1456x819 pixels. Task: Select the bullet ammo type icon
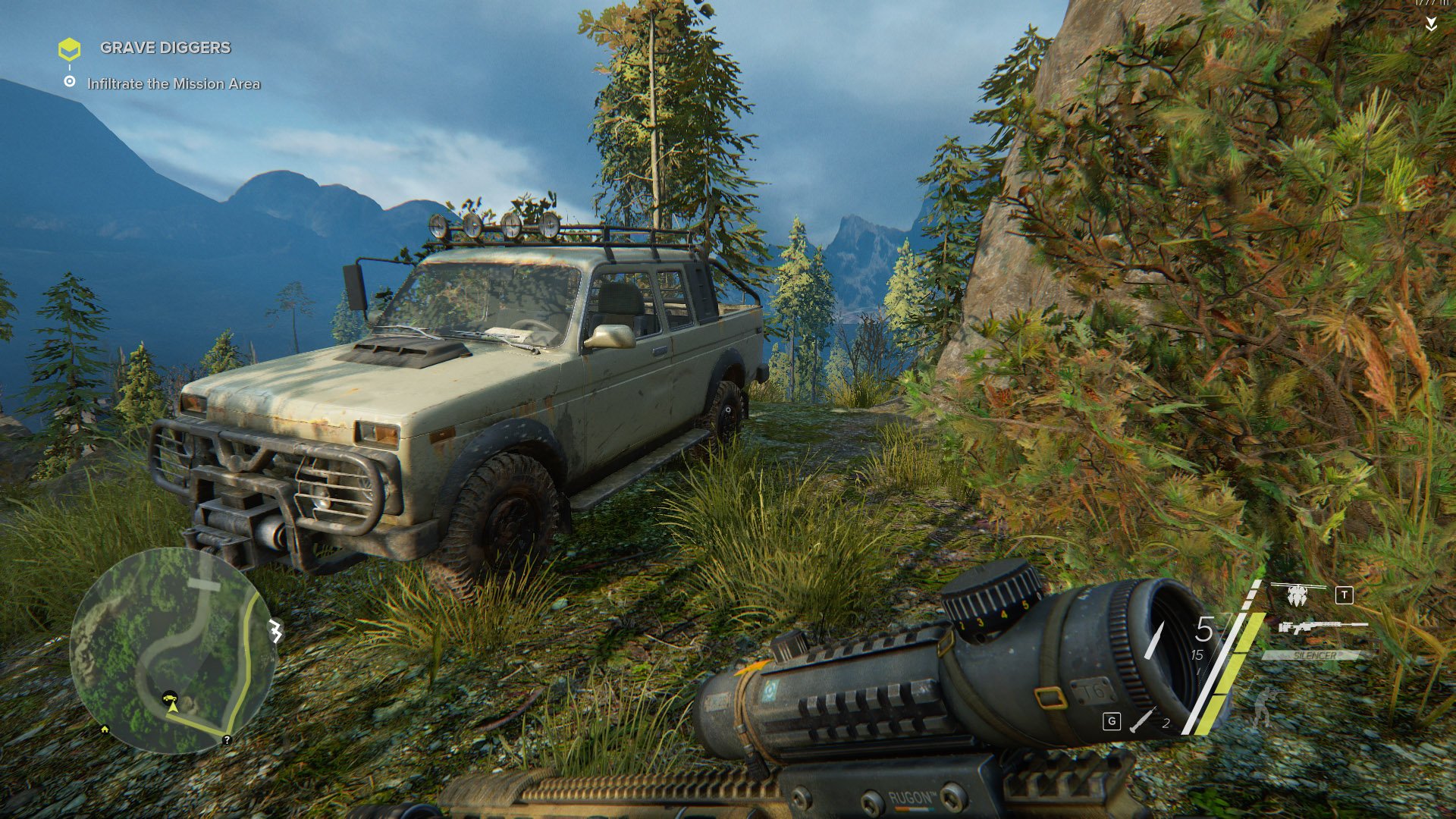(1155, 641)
